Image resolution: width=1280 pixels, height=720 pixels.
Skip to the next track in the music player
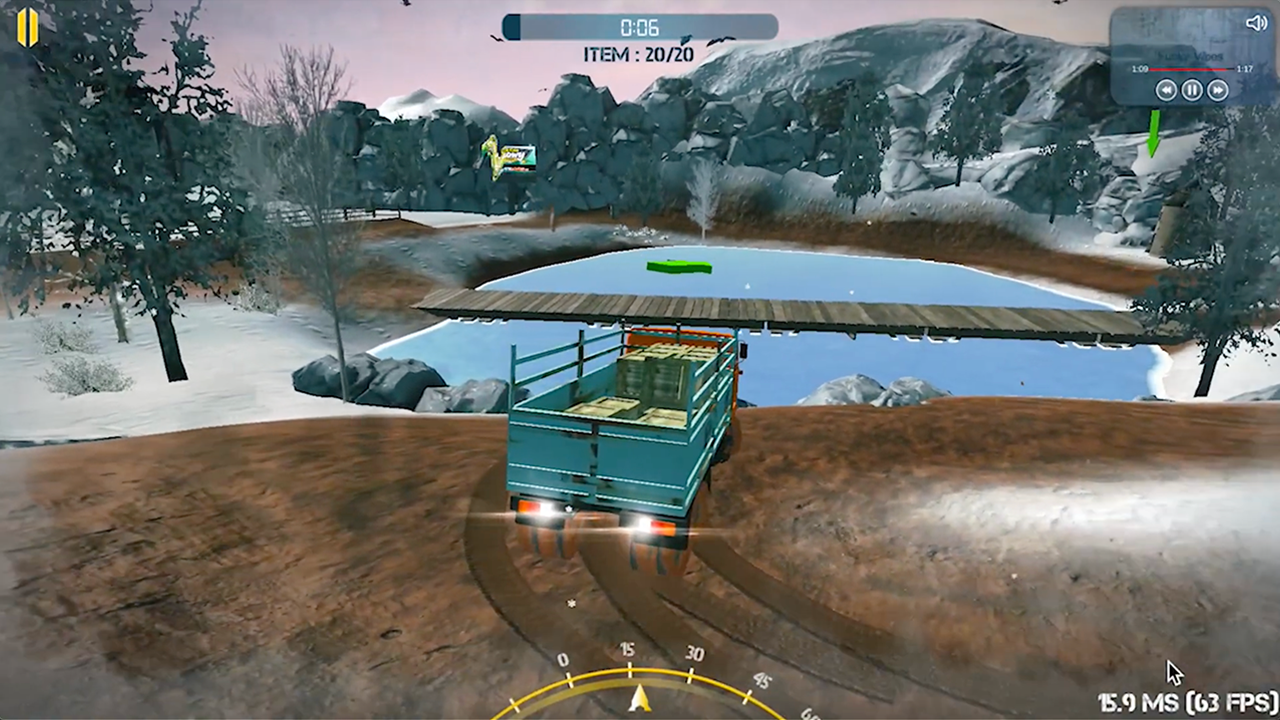[x=1218, y=90]
